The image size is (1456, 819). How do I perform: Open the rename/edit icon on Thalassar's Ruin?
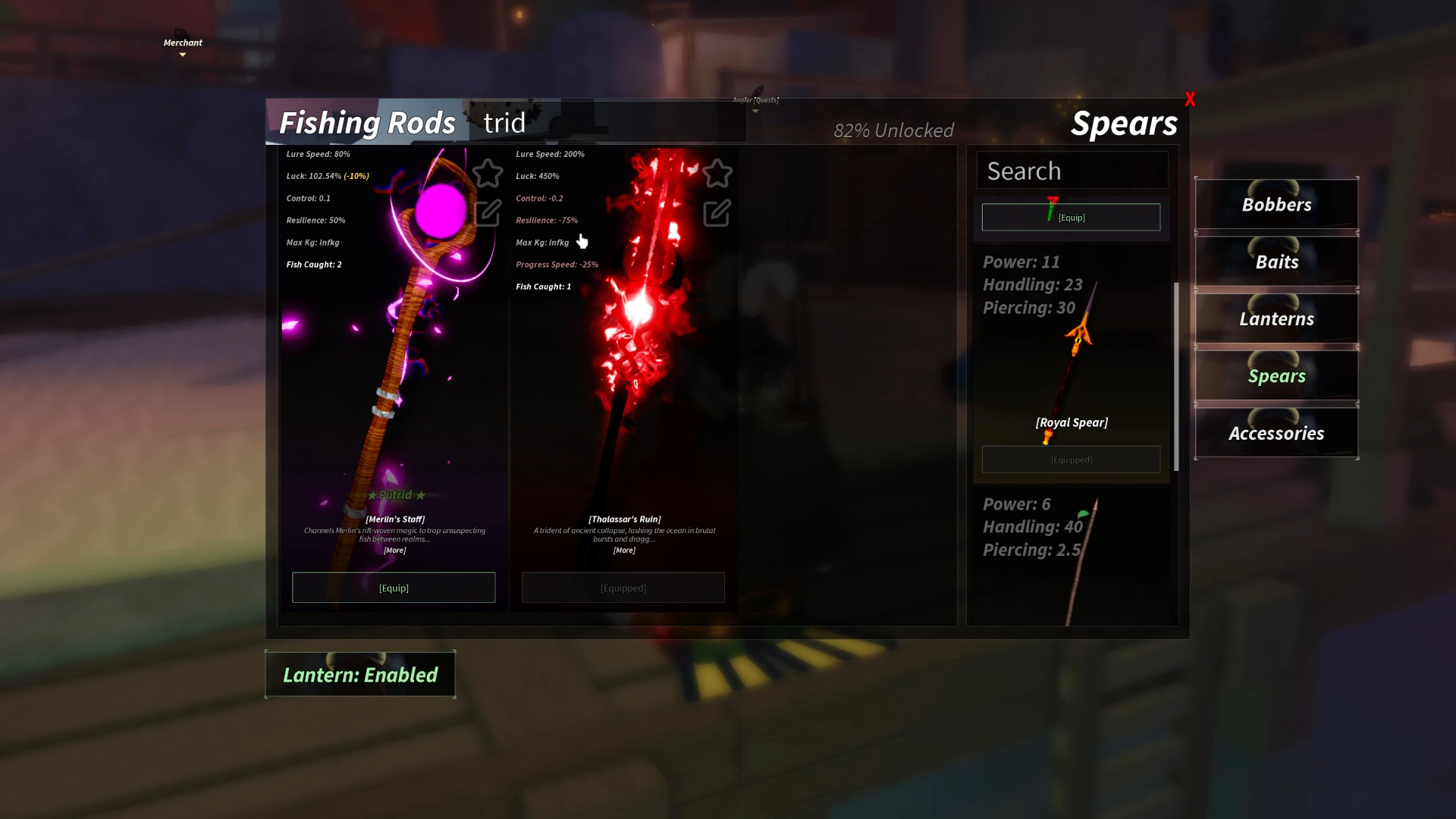[716, 214]
